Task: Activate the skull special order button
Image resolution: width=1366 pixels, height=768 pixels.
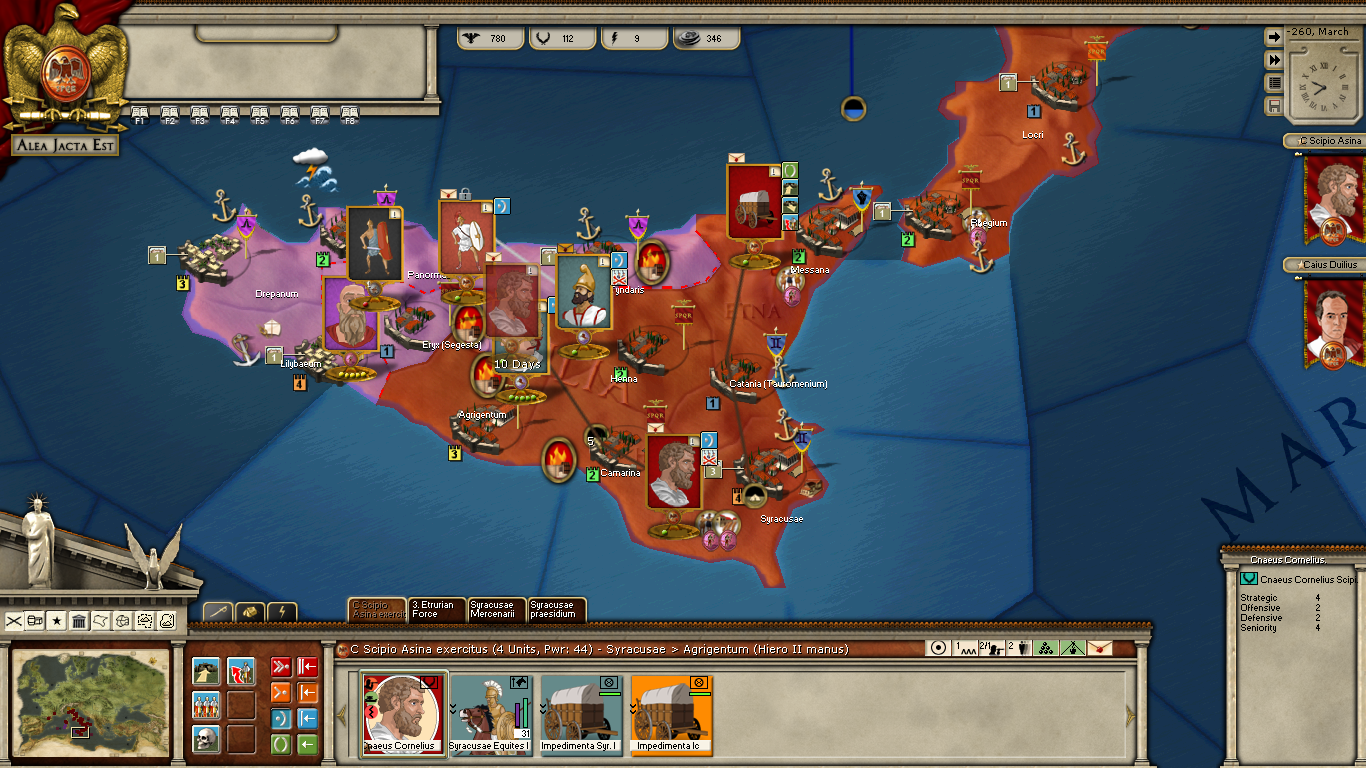Action: tap(206, 740)
